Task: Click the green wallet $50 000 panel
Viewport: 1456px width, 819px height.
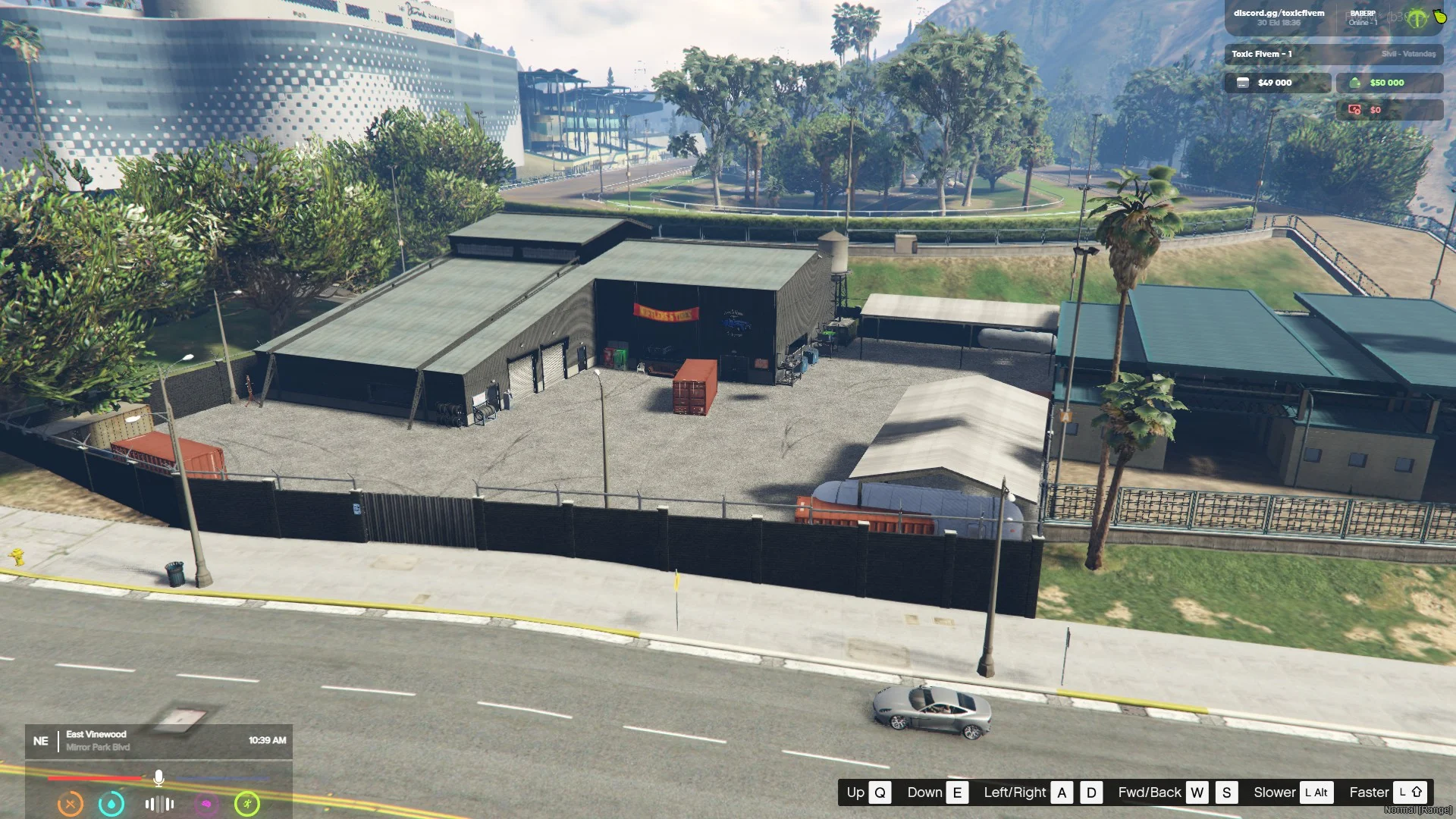Action: click(1389, 83)
